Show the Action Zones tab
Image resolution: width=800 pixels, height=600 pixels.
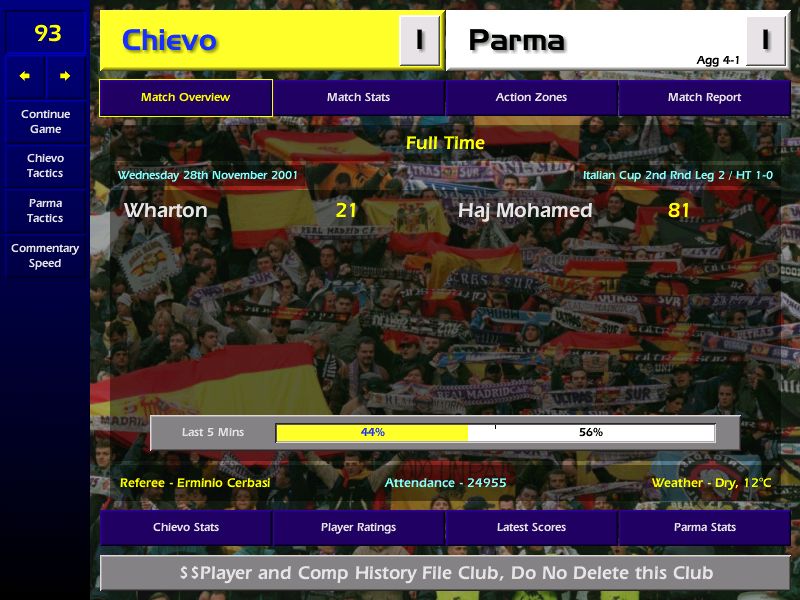531,98
